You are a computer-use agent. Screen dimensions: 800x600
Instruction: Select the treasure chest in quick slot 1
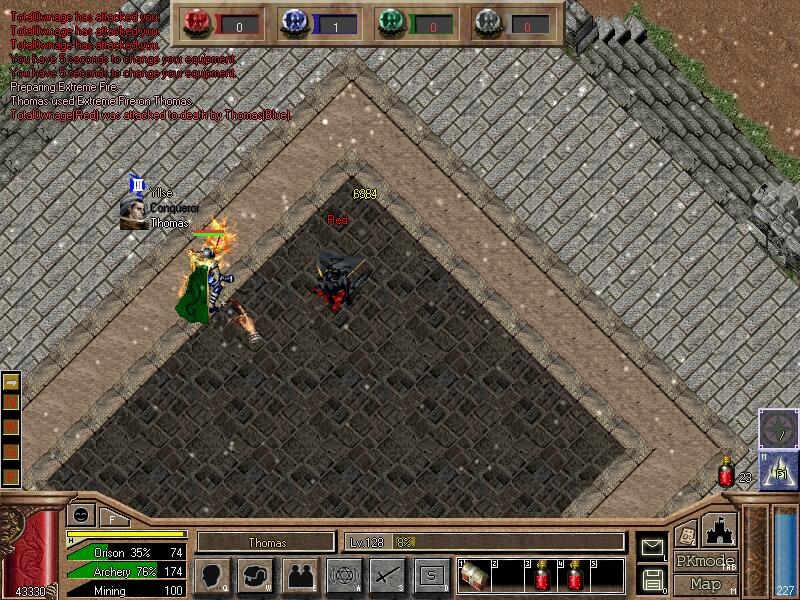[x=475, y=577]
